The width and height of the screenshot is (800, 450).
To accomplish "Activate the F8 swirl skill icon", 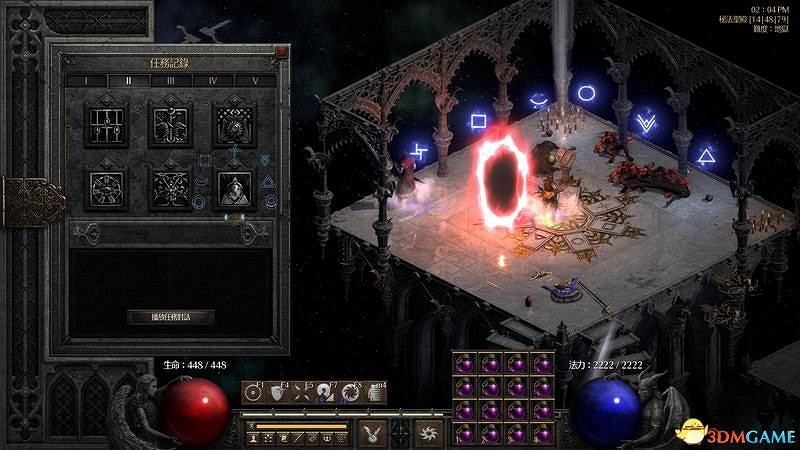I will point(353,393).
